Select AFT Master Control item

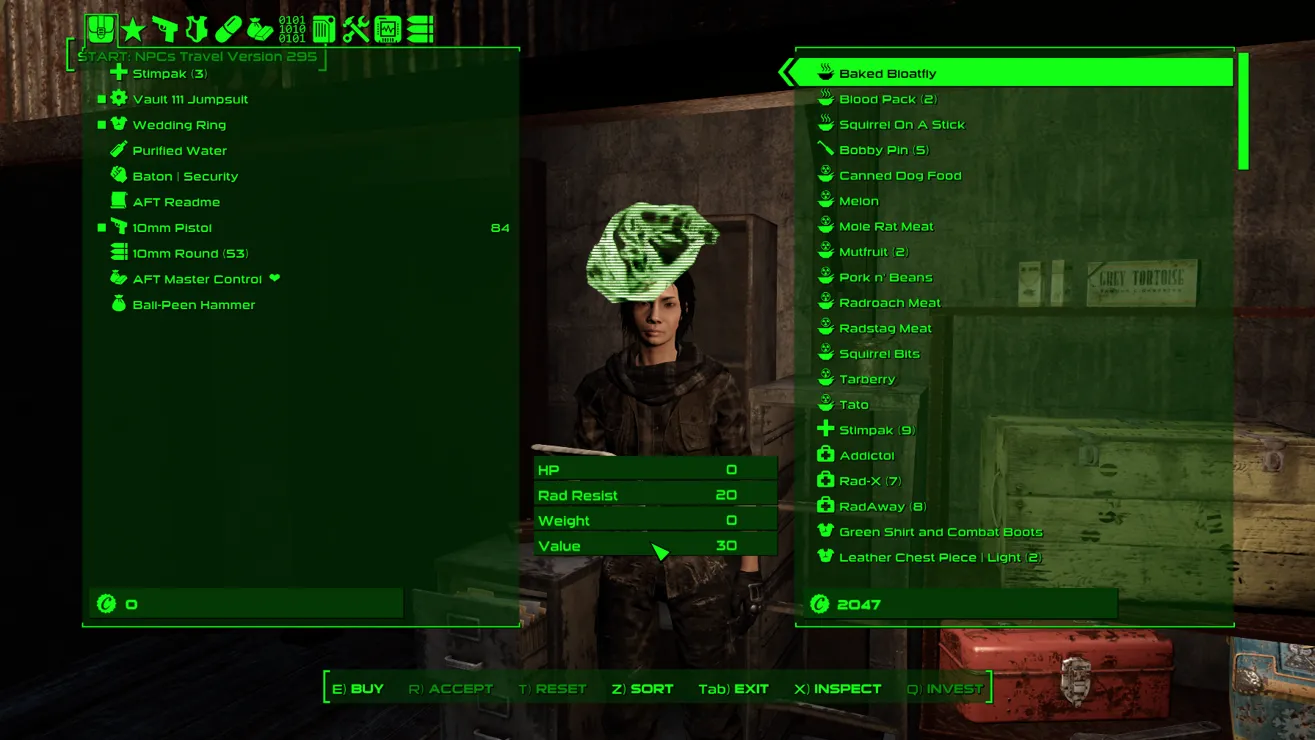tap(197, 279)
